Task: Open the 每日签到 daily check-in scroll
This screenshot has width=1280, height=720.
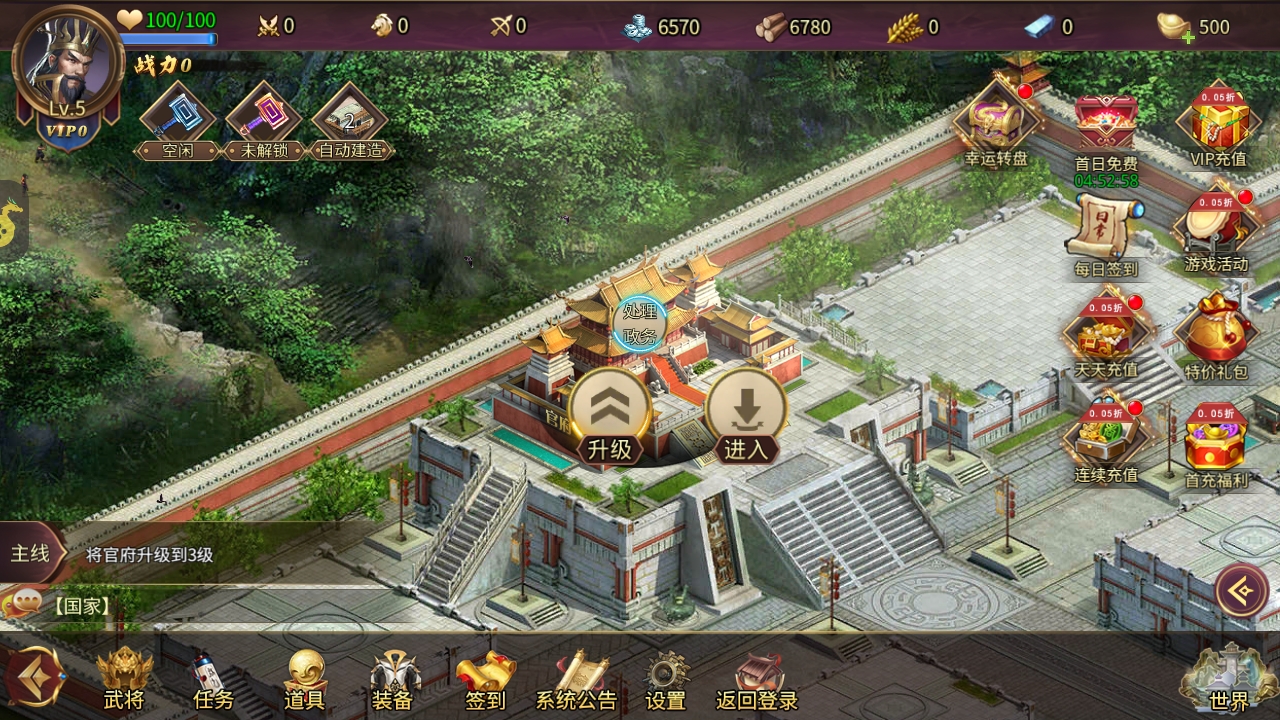Action: (1105, 235)
